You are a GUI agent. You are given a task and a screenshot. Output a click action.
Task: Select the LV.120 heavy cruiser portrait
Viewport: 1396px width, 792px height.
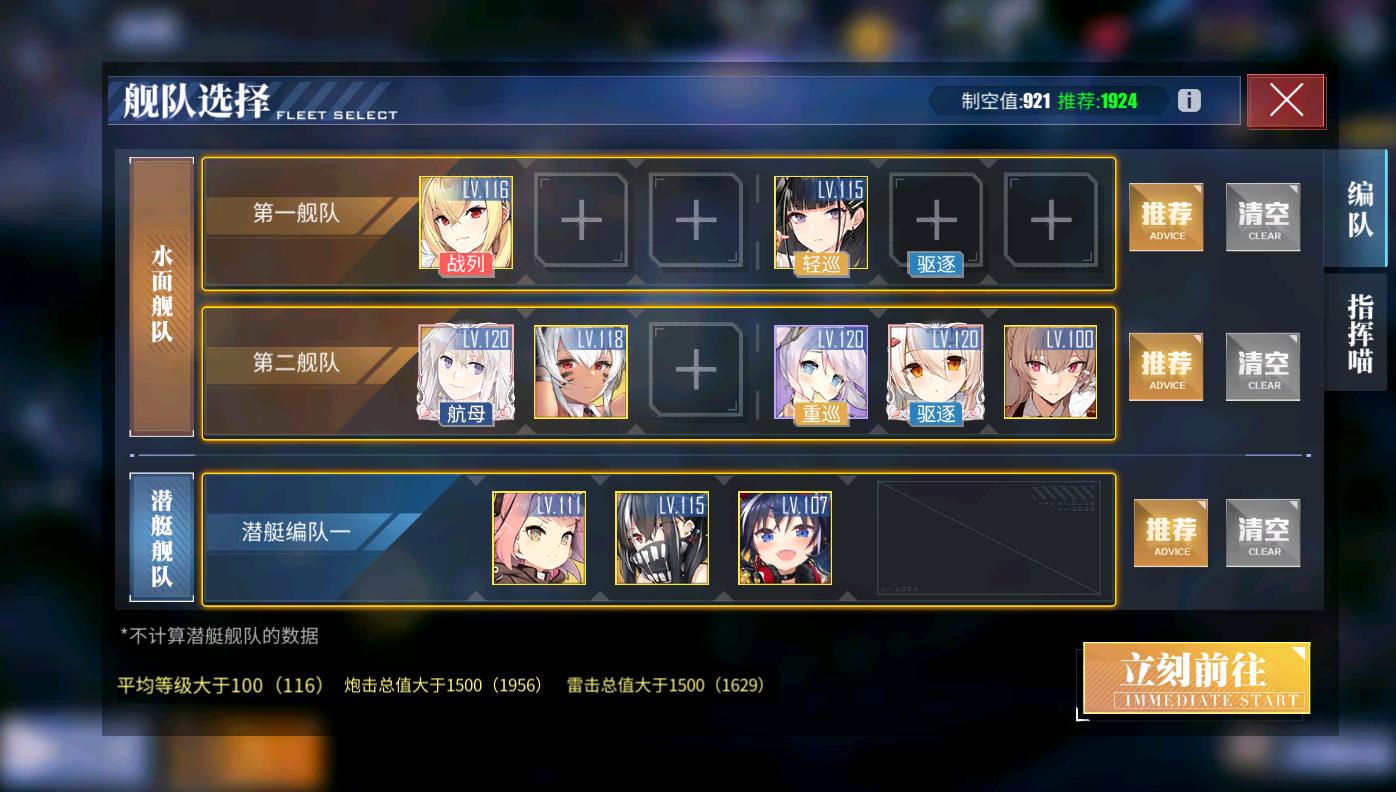coord(820,371)
